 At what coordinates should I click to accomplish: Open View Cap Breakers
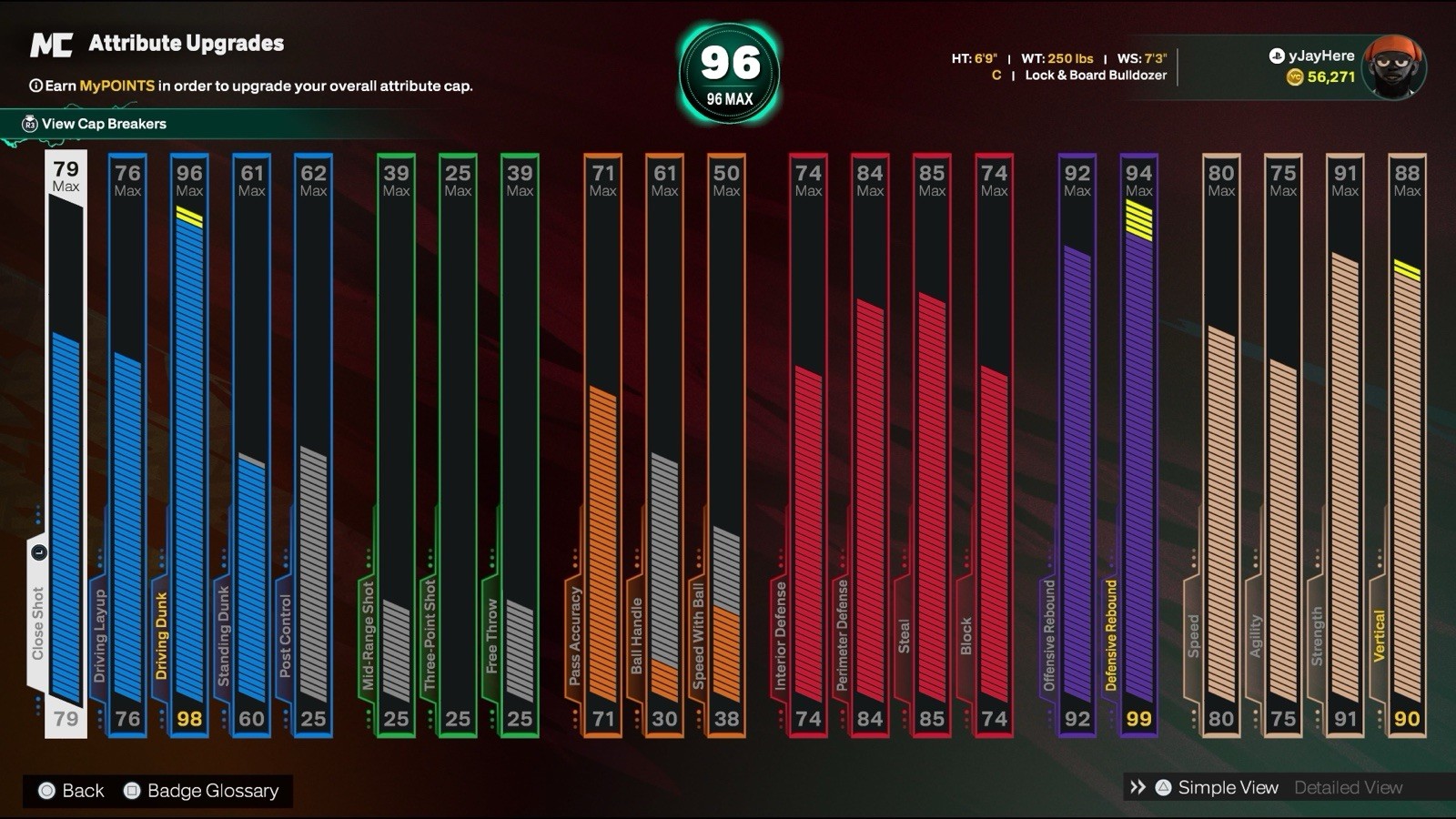(x=103, y=124)
